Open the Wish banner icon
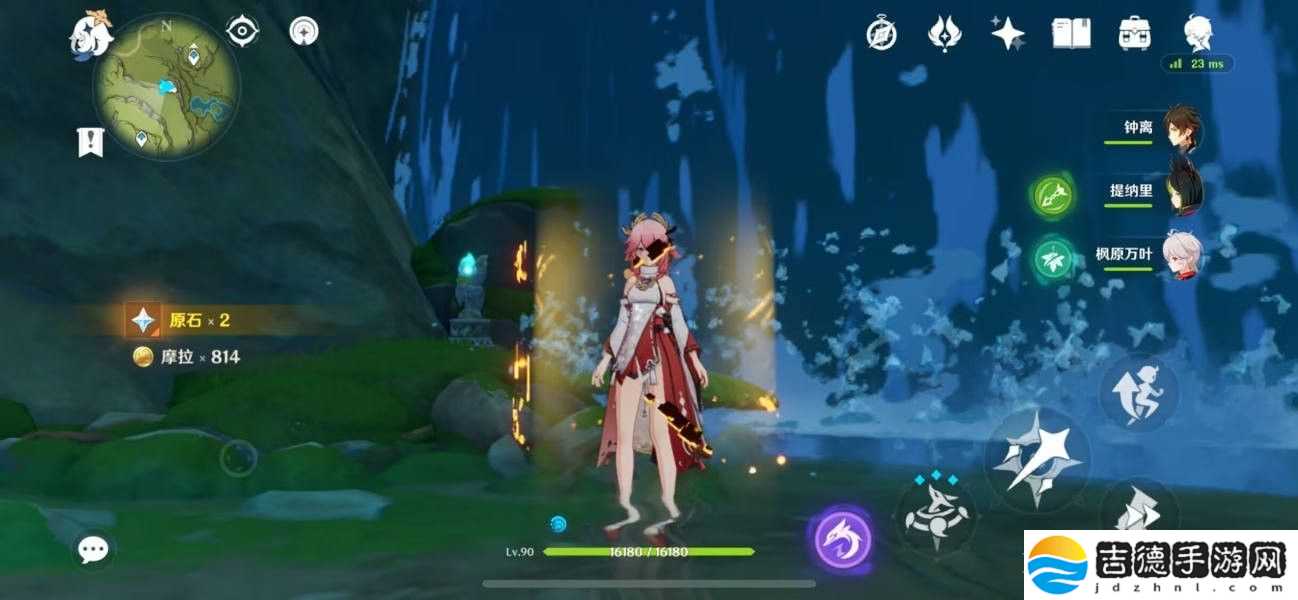The image size is (1298, 600). [943, 34]
